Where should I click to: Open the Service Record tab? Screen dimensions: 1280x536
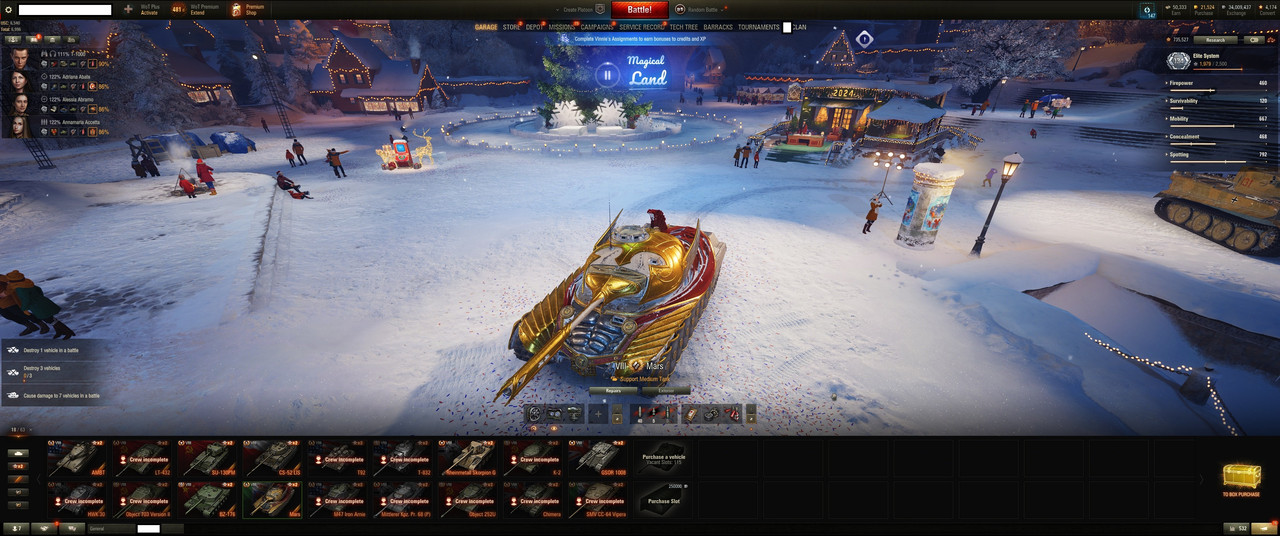coord(642,27)
